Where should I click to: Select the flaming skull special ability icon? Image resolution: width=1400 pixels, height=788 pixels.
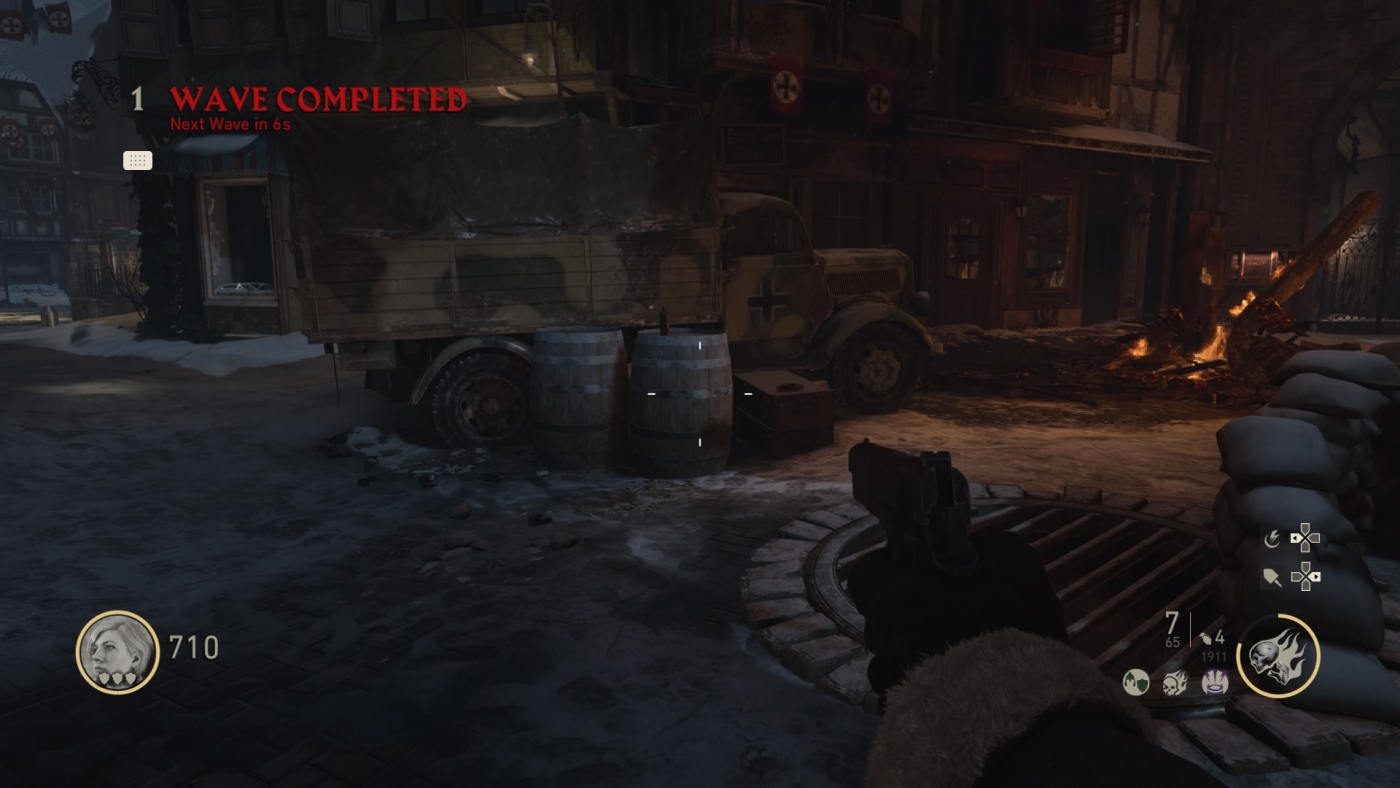(x=1276, y=655)
